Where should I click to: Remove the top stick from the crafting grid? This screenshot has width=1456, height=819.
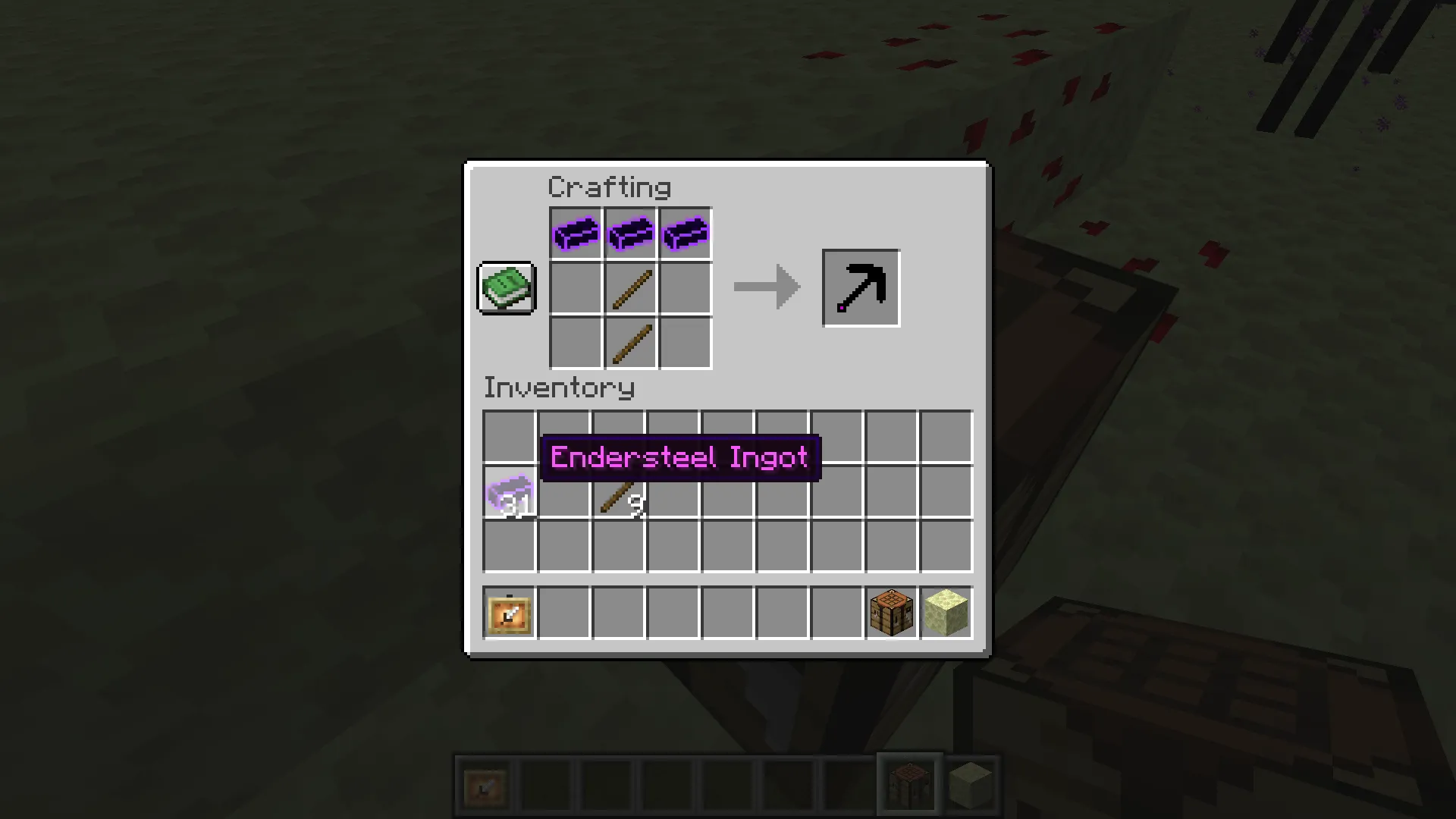click(629, 287)
